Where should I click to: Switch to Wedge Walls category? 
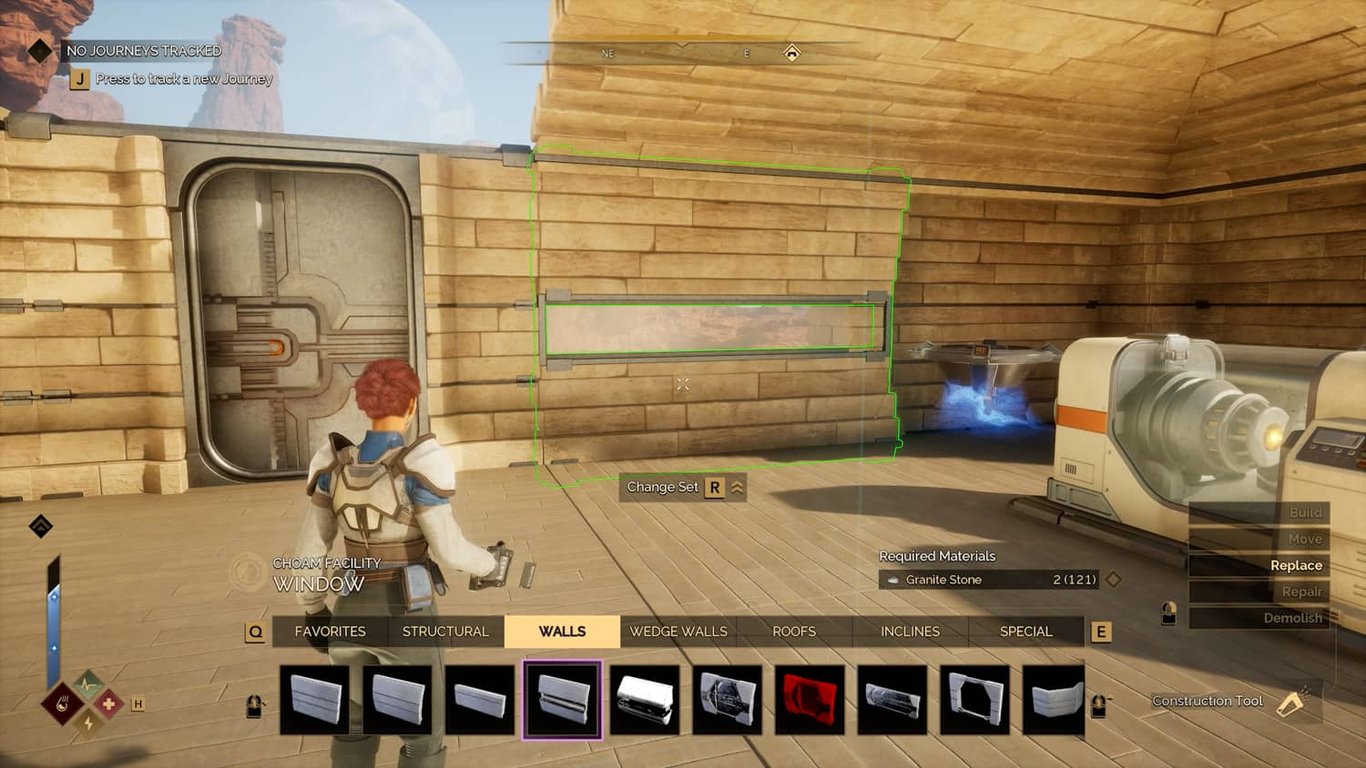point(678,631)
